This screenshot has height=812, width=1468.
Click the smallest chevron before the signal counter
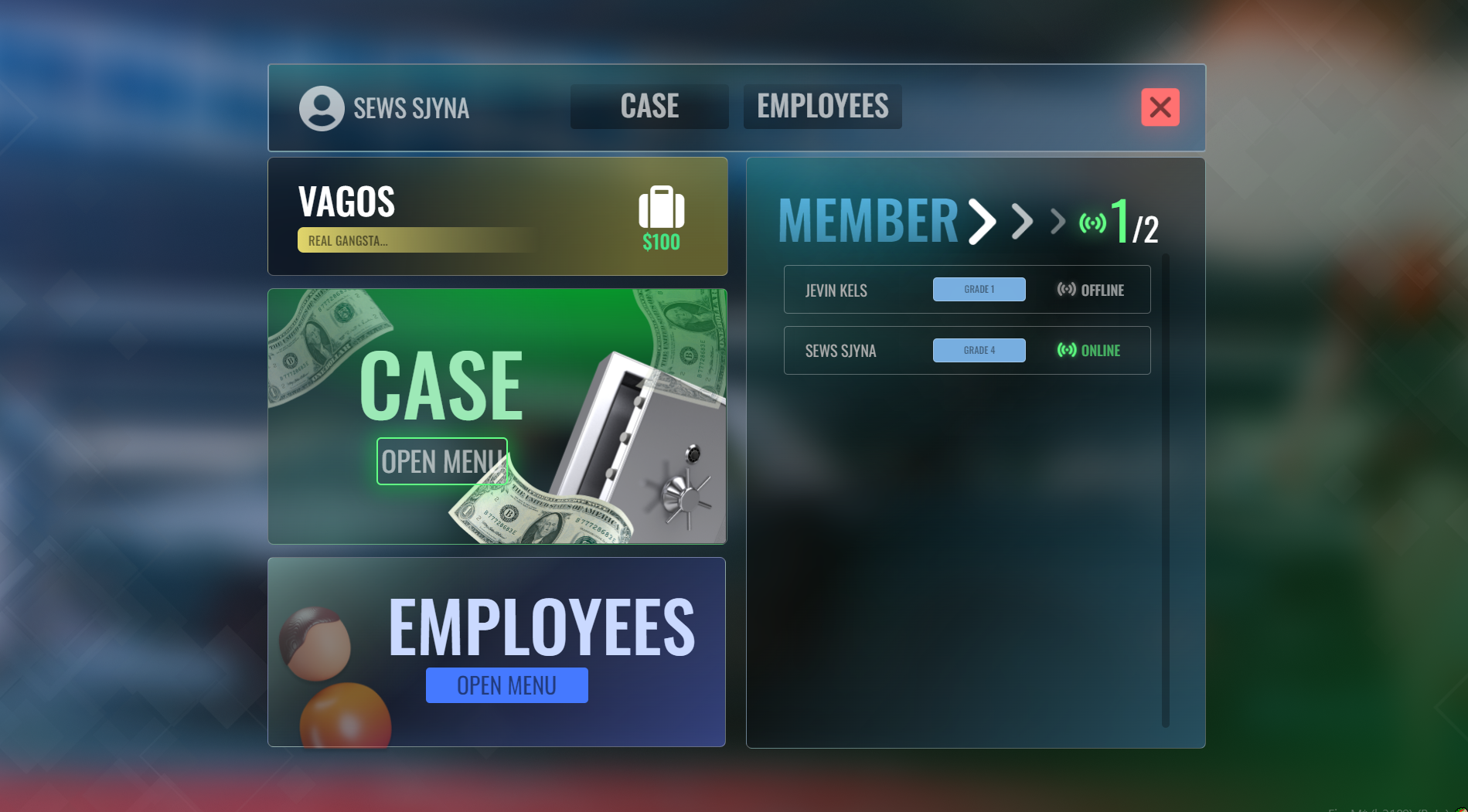click(x=1055, y=223)
